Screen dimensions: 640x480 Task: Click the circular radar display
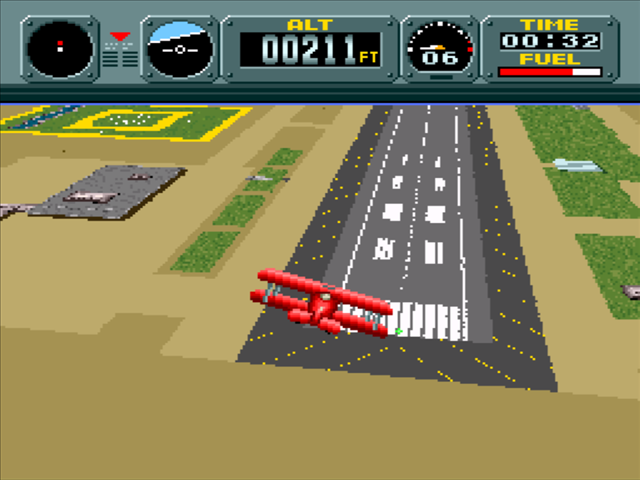(x=60, y=48)
